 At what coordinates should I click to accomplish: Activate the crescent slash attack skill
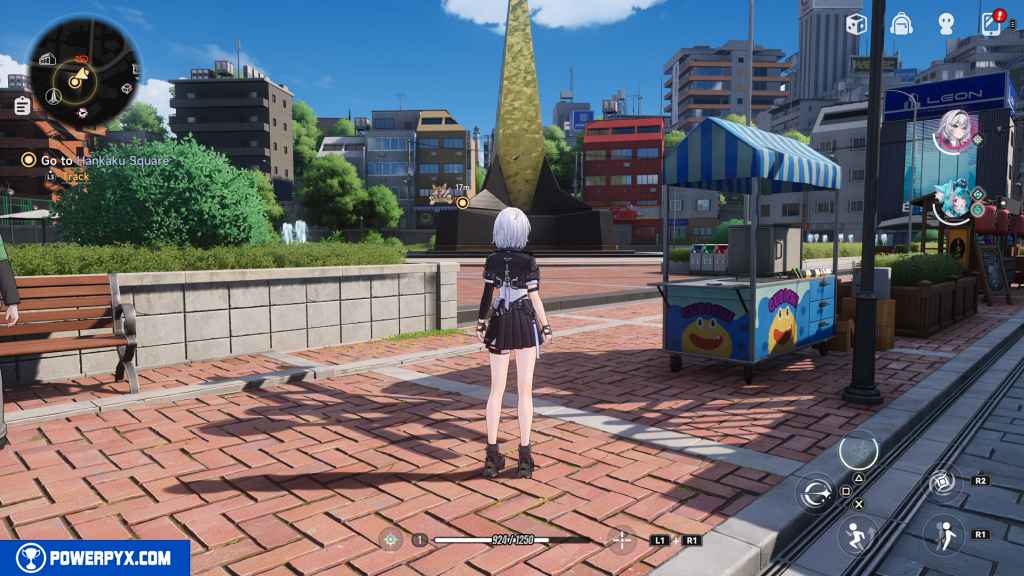(817, 492)
